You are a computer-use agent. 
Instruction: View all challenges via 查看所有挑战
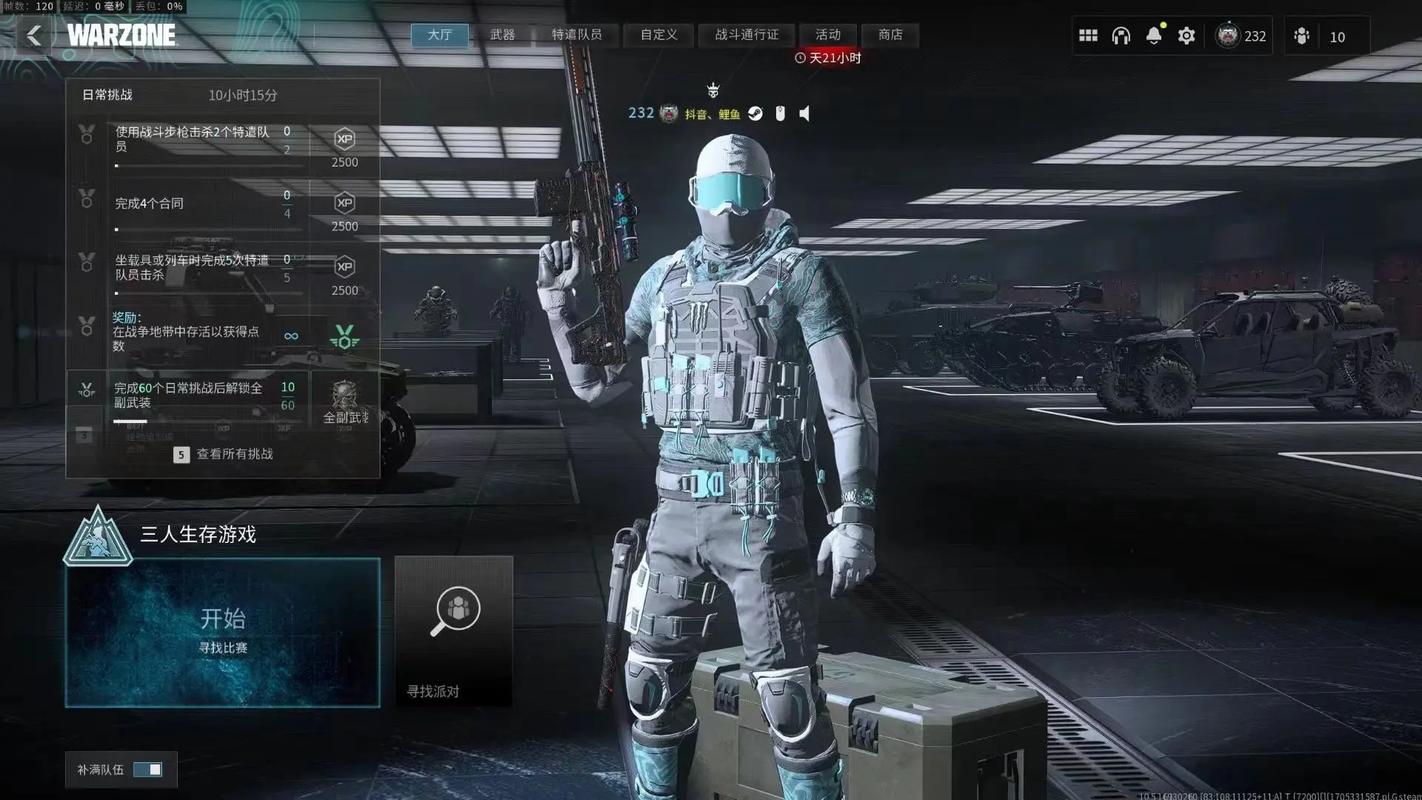(225, 454)
